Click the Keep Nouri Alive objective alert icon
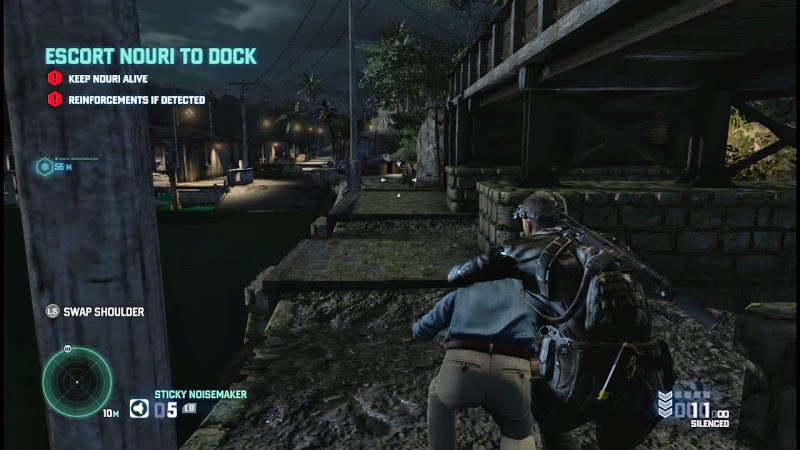Viewport: 800px width, 450px height. pos(55,78)
